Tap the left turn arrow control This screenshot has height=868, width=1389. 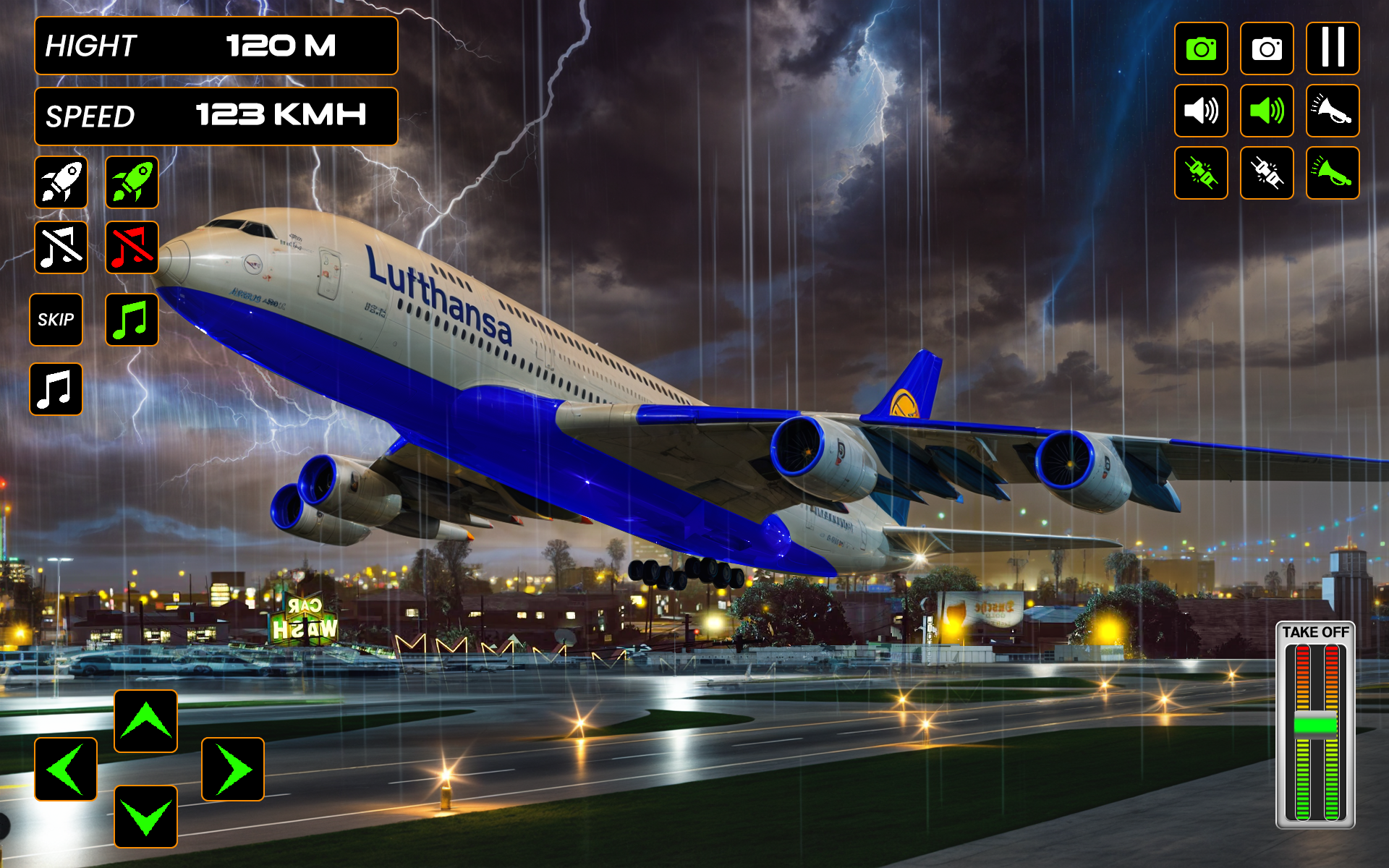(x=65, y=769)
